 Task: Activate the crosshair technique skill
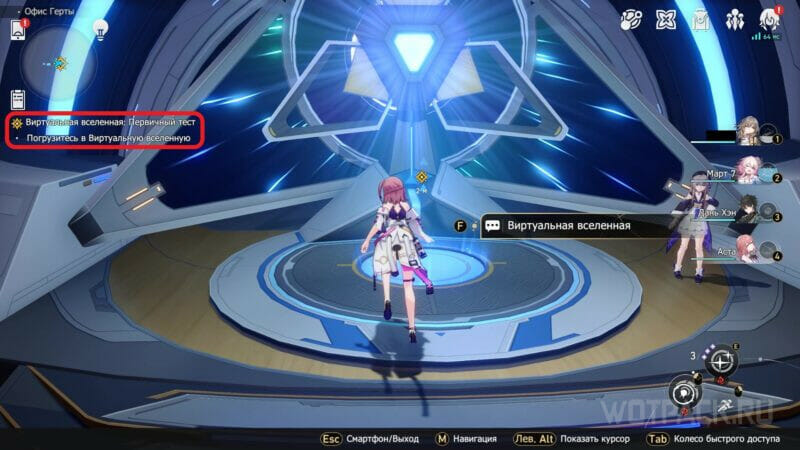point(718,364)
